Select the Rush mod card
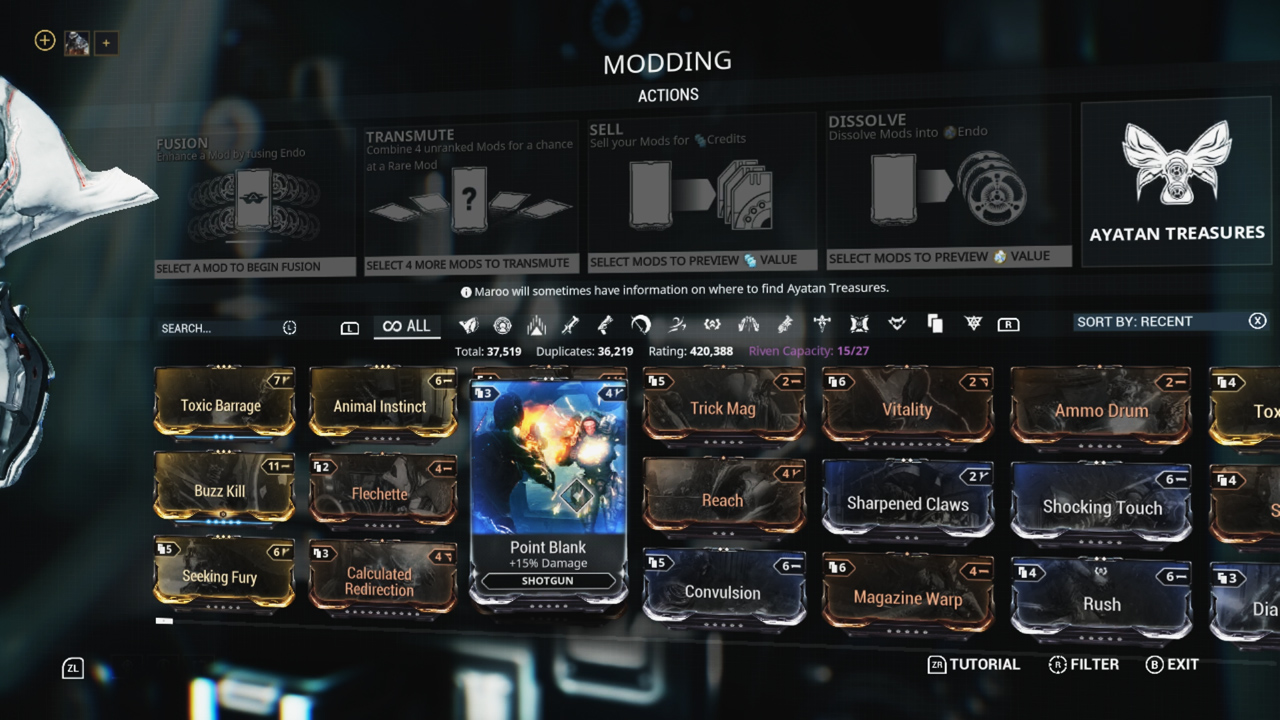This screenshot has height=720, width=1280. [1101, 602]
